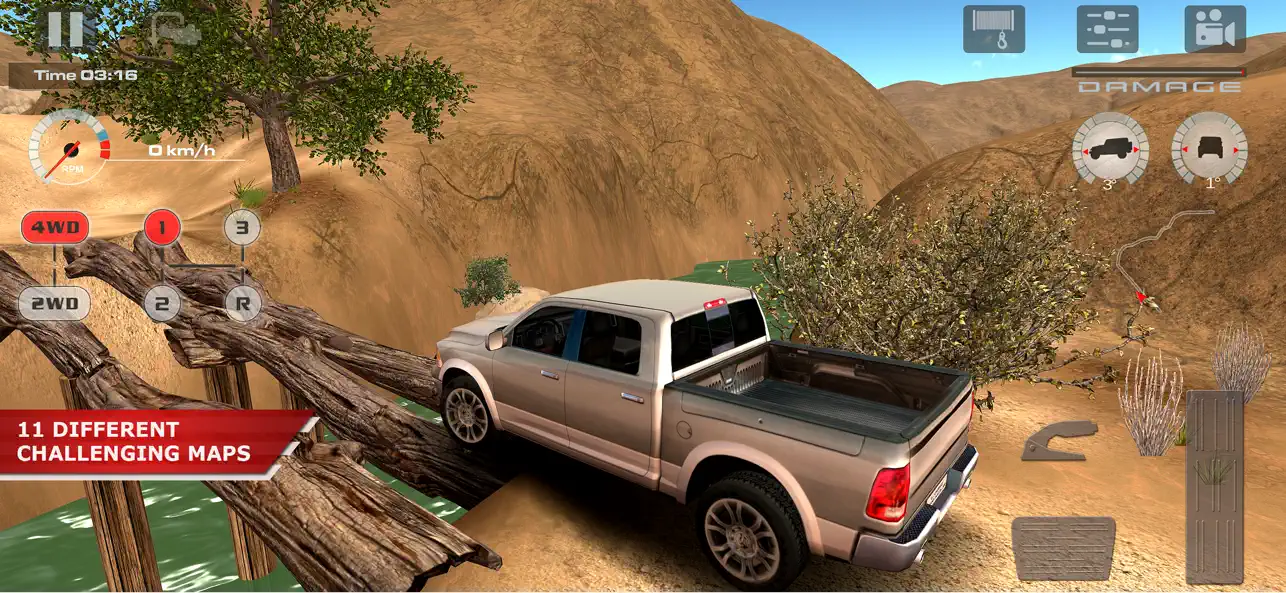
Task: Shift into second gear
Action: tap(162, 303)
